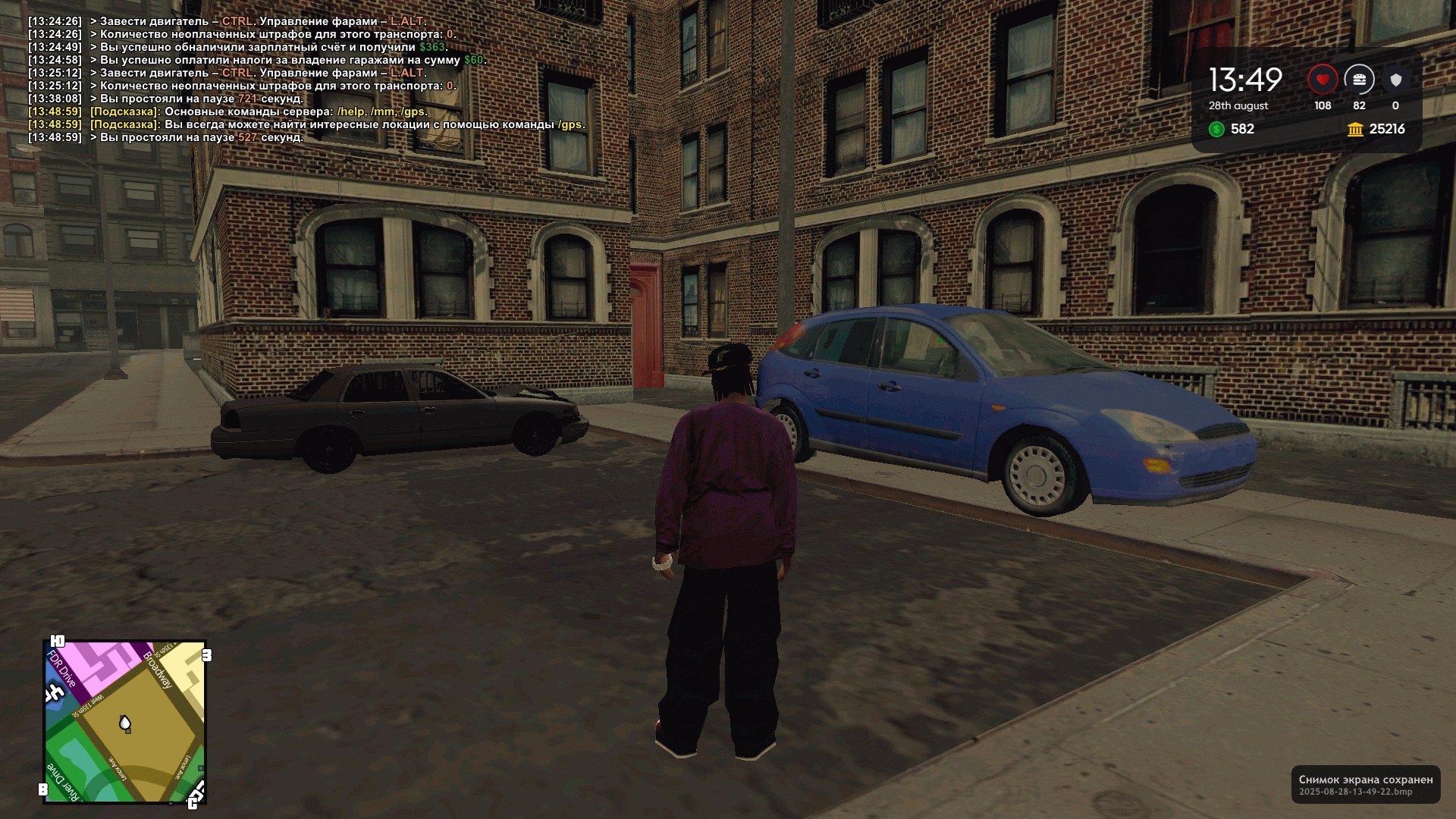Select the white player marker on the minimap
This screenshot has width=1456, height=819.
coord(125,723)
